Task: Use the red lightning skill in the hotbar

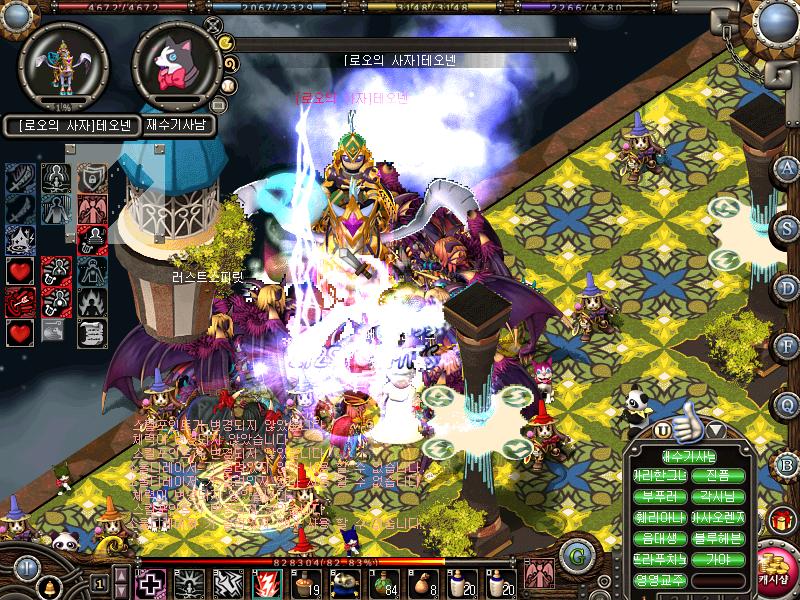Action: 267,582
